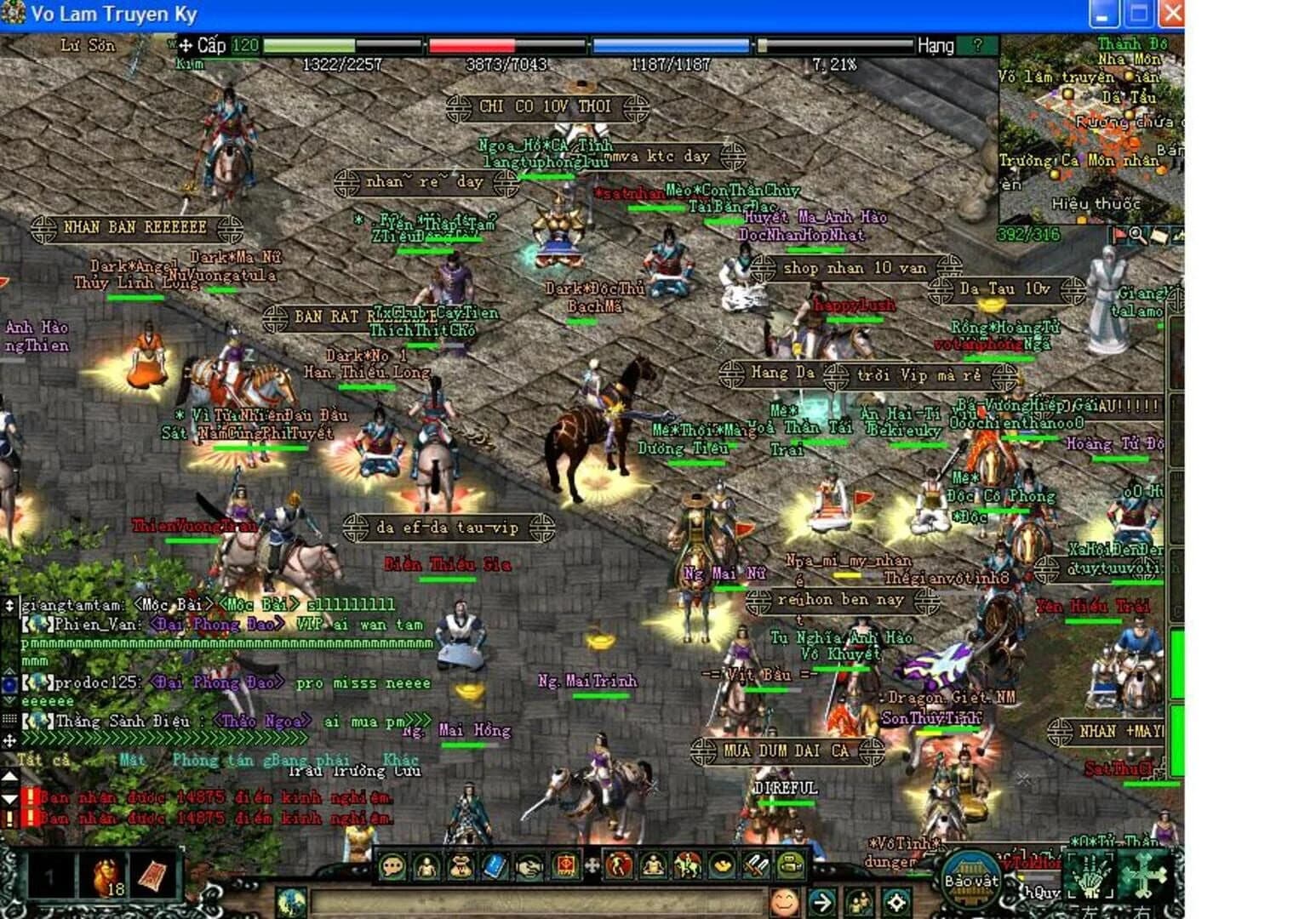Click the magnifier zoom icon under the minimap
Screen dimensions: 1316x919
[x=1137, y=237]
